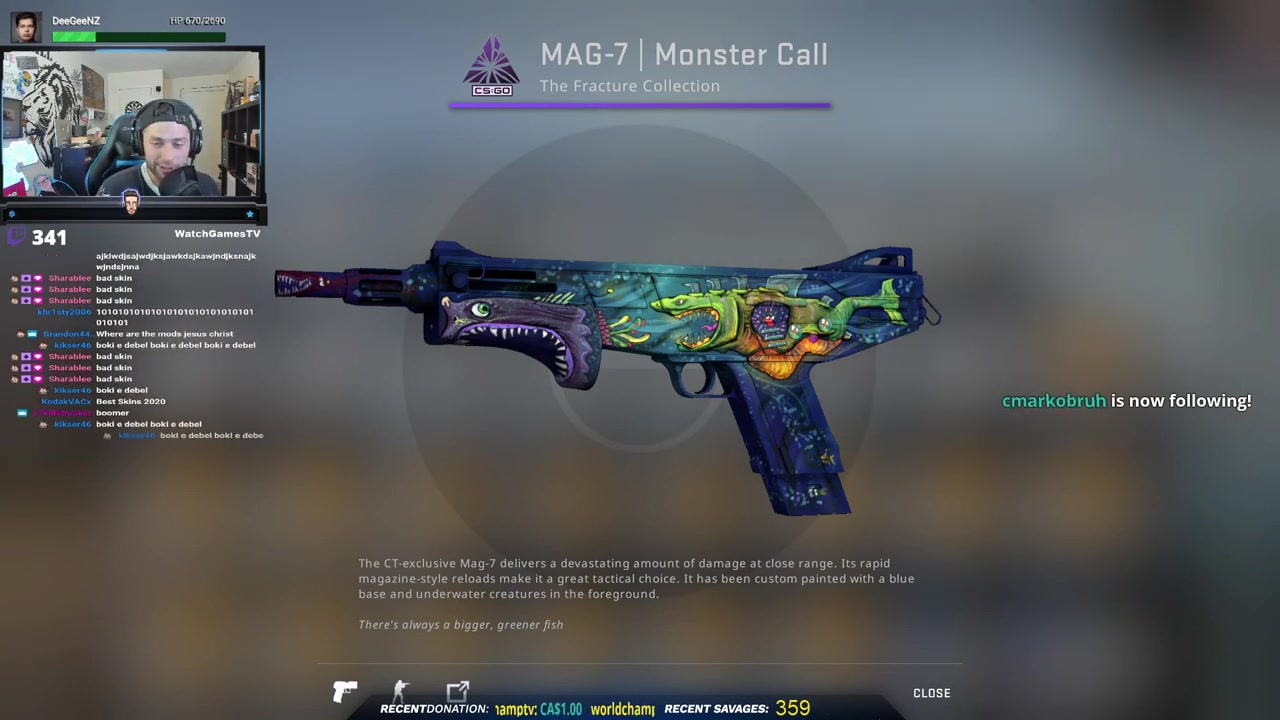Click the player model pose icon
This screenshot has width=1280, height=720.
400,690
